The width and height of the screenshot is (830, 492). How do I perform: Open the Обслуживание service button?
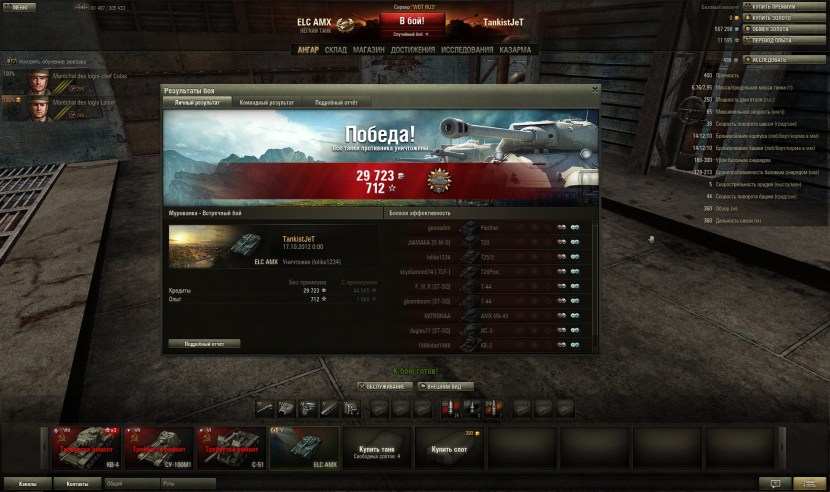pos(385,386)
